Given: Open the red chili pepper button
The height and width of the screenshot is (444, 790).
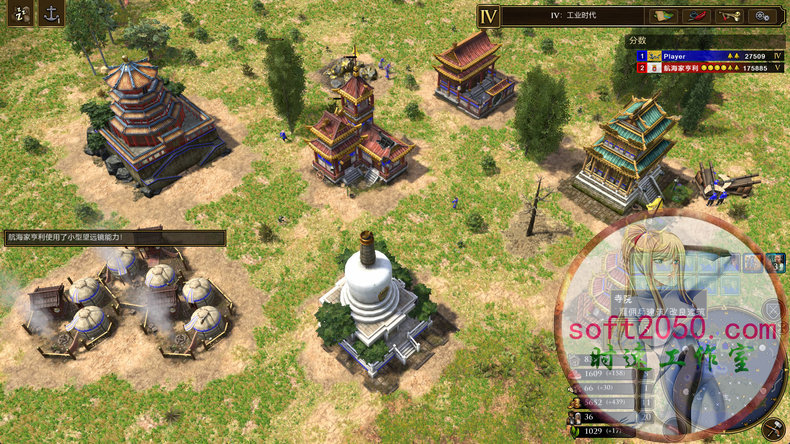Looking at the screenshot, I should pos(696,15).
